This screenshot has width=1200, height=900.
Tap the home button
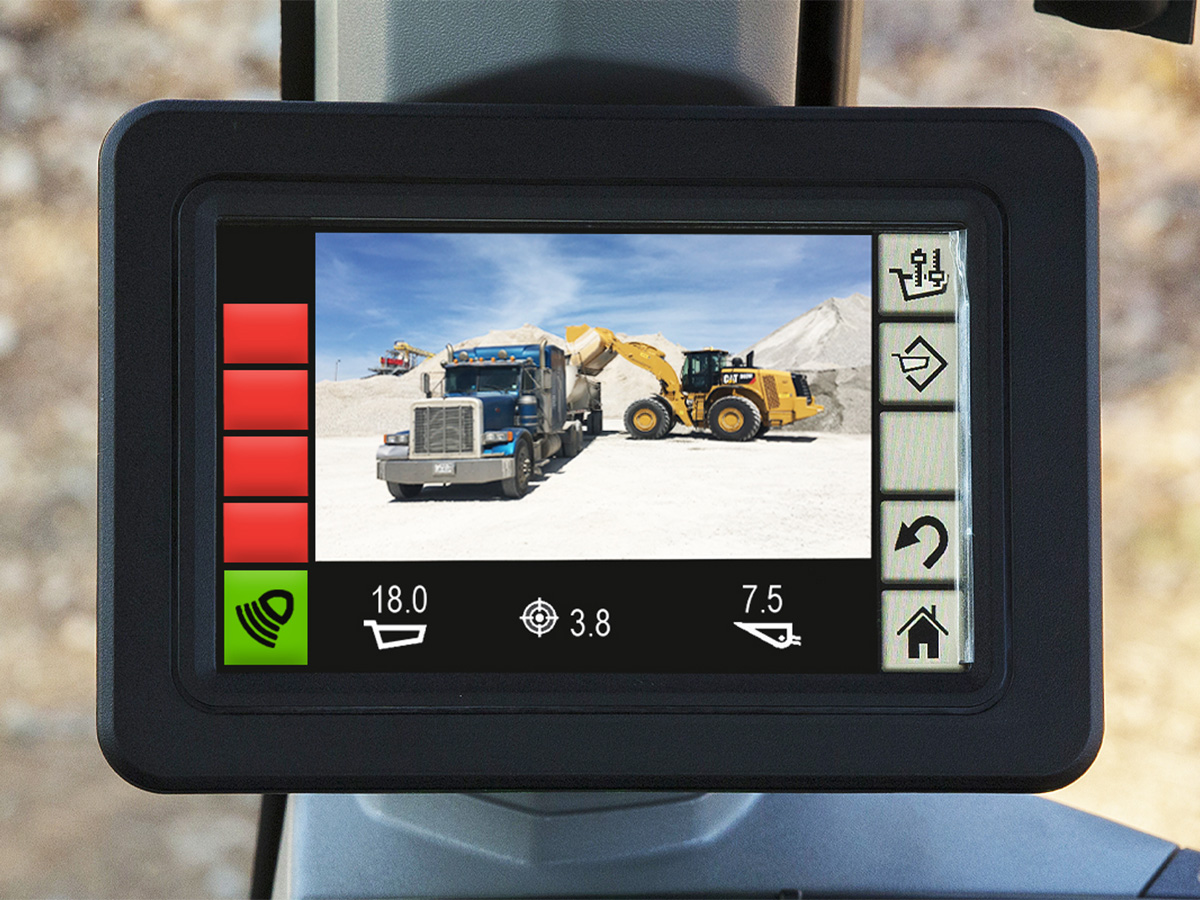coord(920,631)
